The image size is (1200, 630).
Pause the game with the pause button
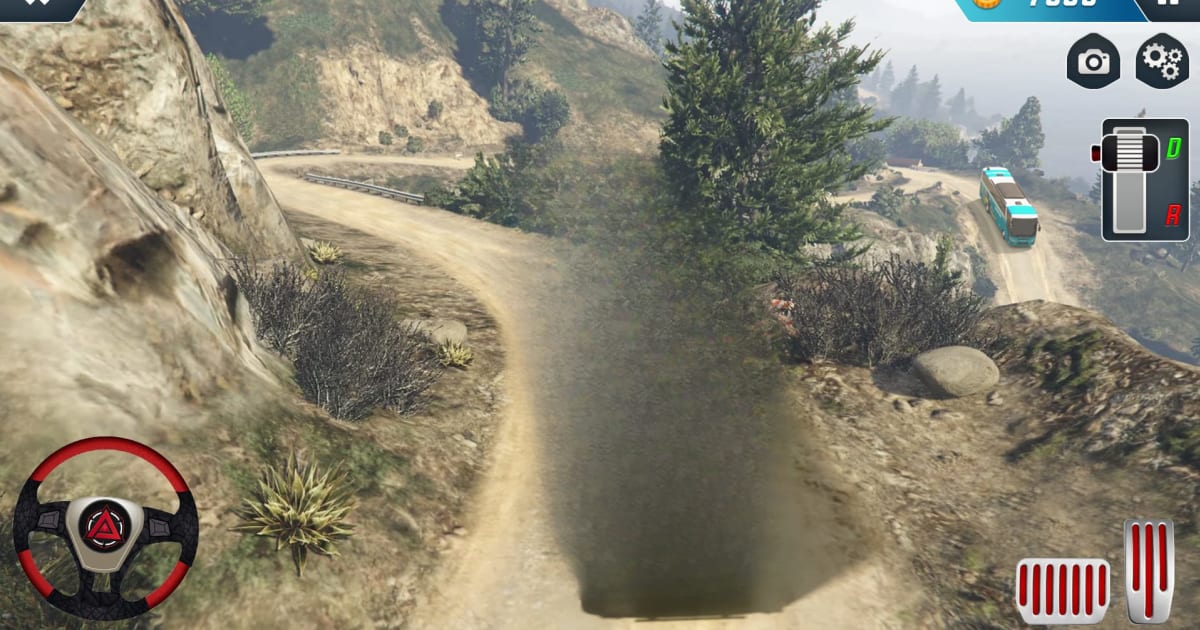pyautogui.click(x=1171, y=5)
